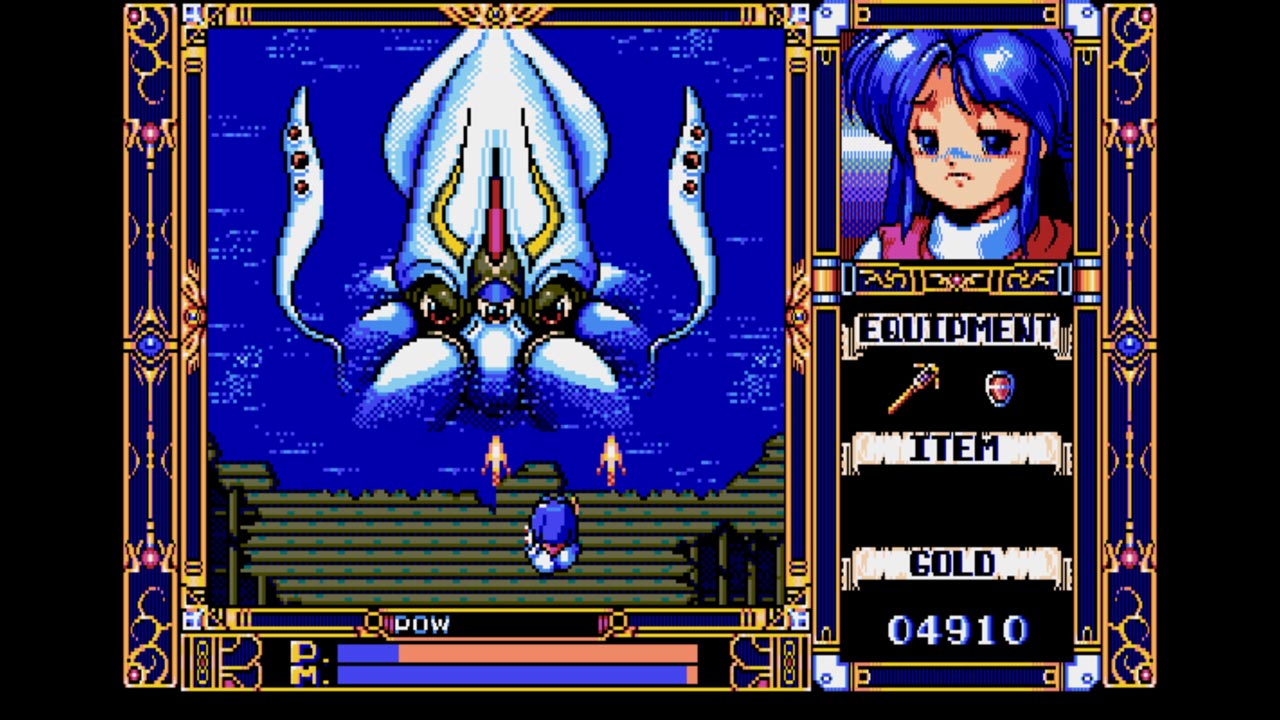Click the GOLD banner
1280x720 pixels.
952,563
